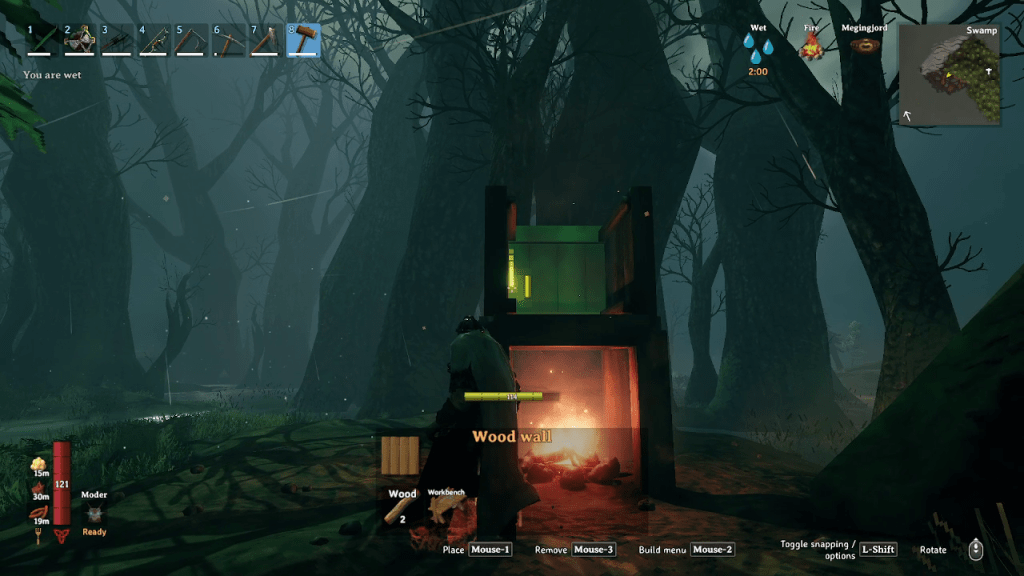Screen dimensions: 1024x576
Task: Click the Fire status effect campfire icon
Action: [812, 46]
